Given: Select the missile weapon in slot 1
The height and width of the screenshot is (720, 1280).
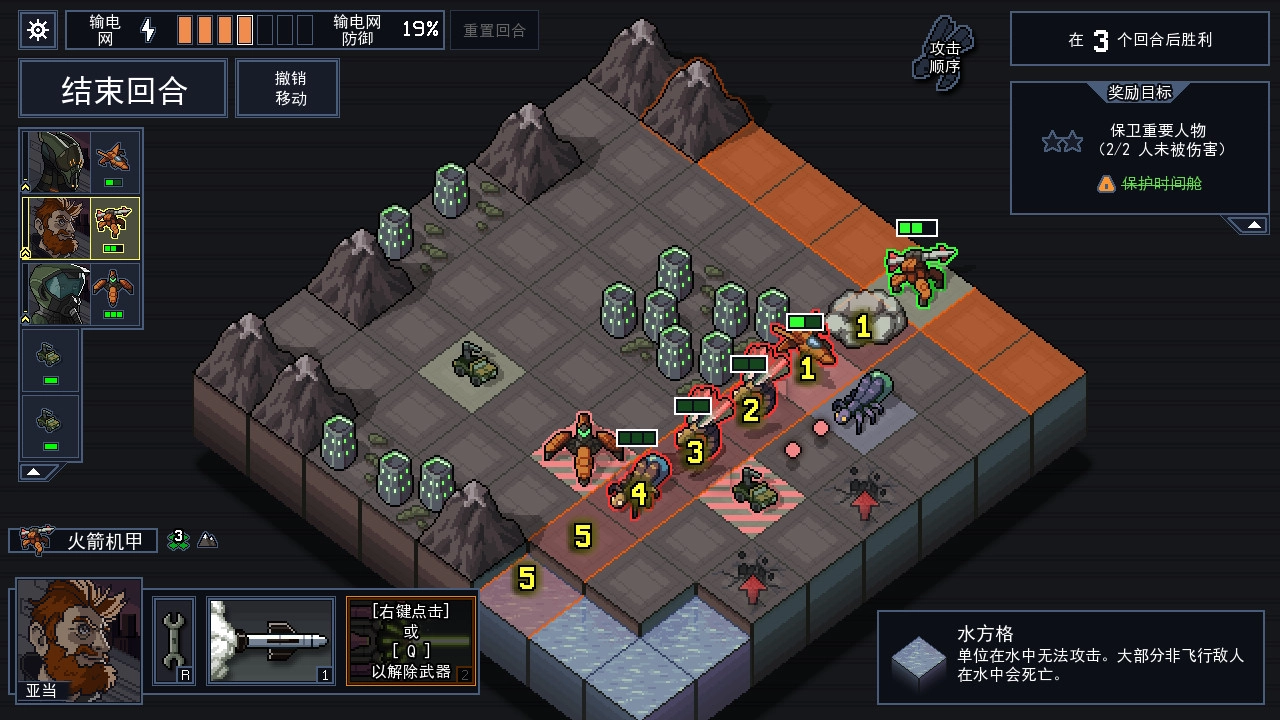Looking at the screenshot, I should (x=270, y=642).
